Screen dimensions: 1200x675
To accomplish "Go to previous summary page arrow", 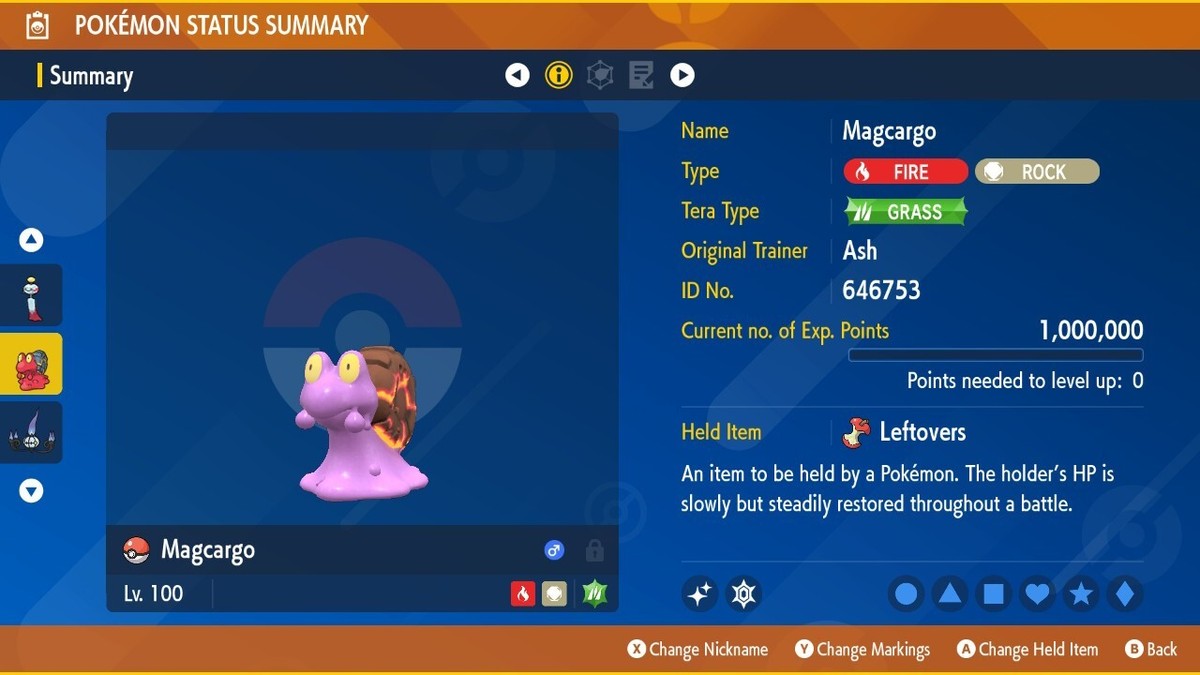I will click(517, 75).
